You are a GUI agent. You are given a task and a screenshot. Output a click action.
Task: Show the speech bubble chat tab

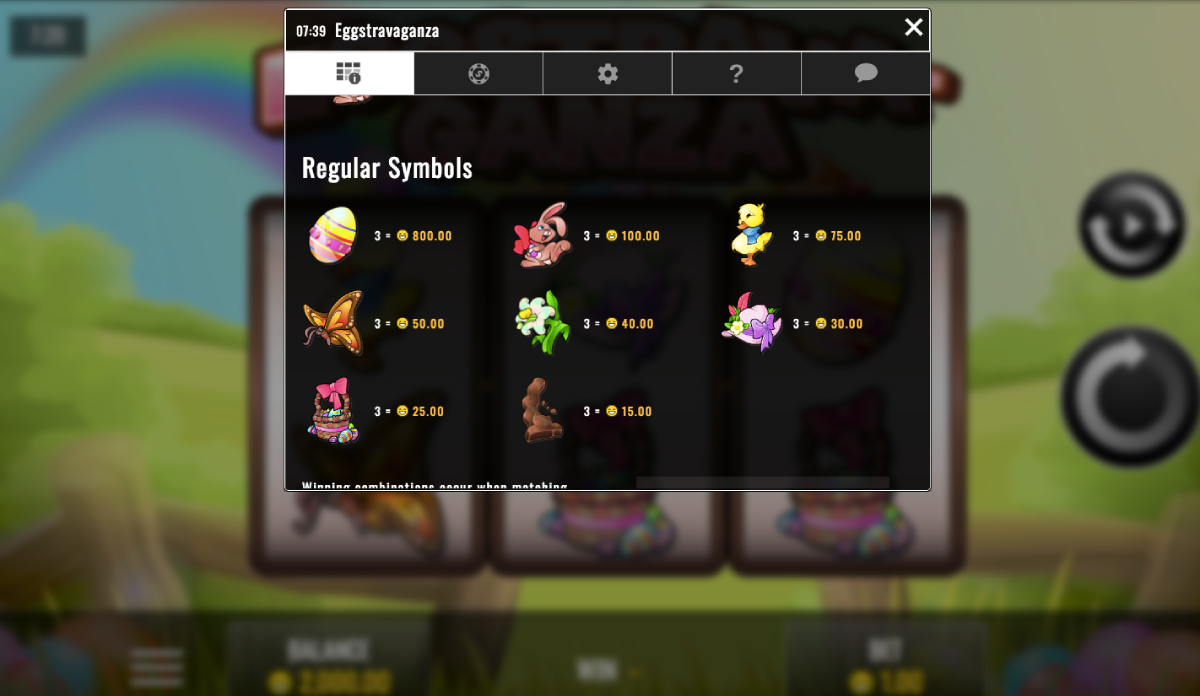[866, 73]
